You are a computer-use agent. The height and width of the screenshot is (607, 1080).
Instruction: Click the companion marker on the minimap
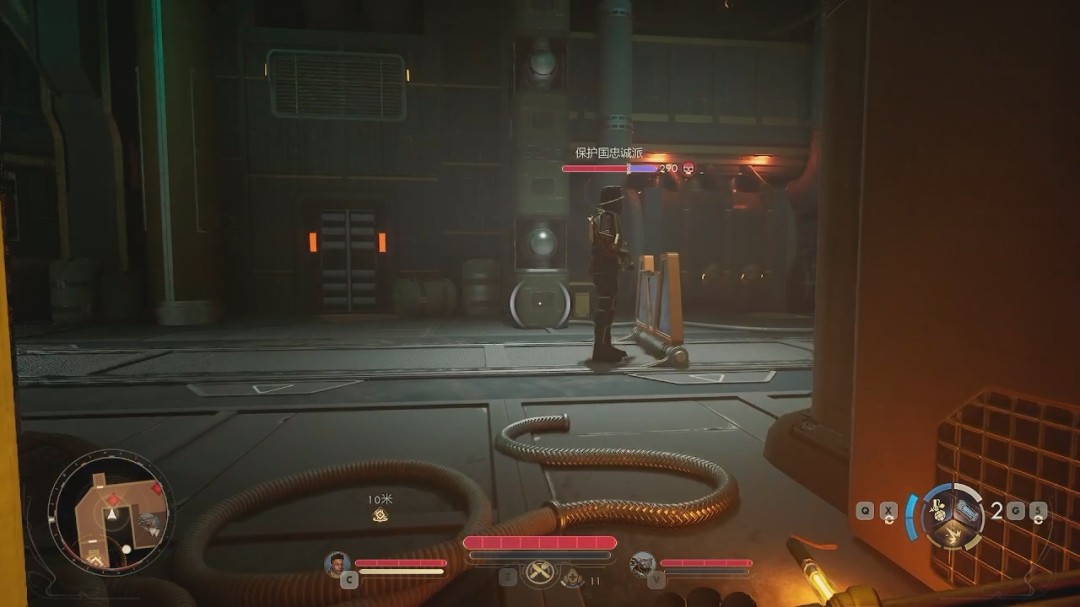pos(148,521)
